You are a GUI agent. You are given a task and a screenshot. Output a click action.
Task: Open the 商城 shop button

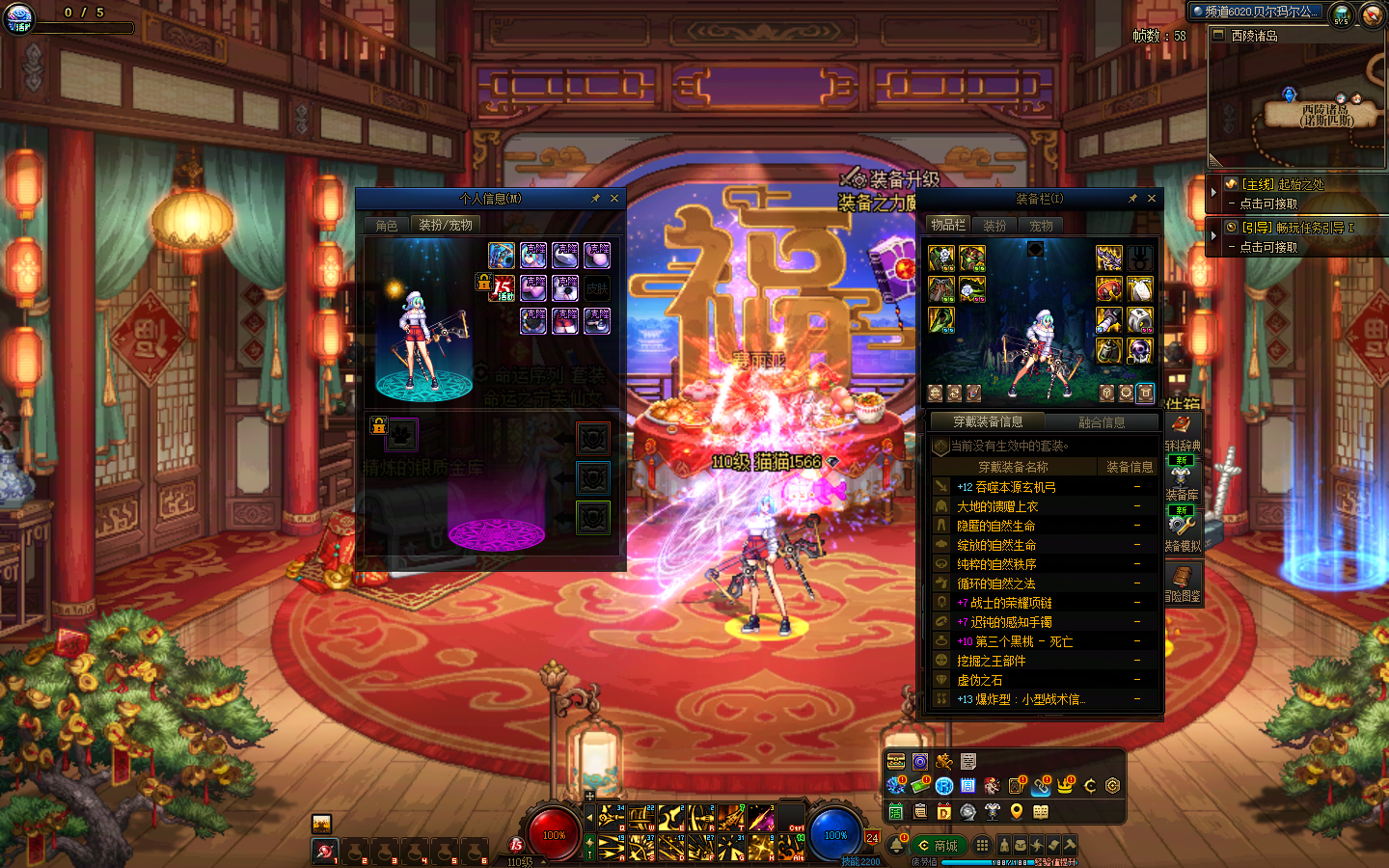(938, 846)
